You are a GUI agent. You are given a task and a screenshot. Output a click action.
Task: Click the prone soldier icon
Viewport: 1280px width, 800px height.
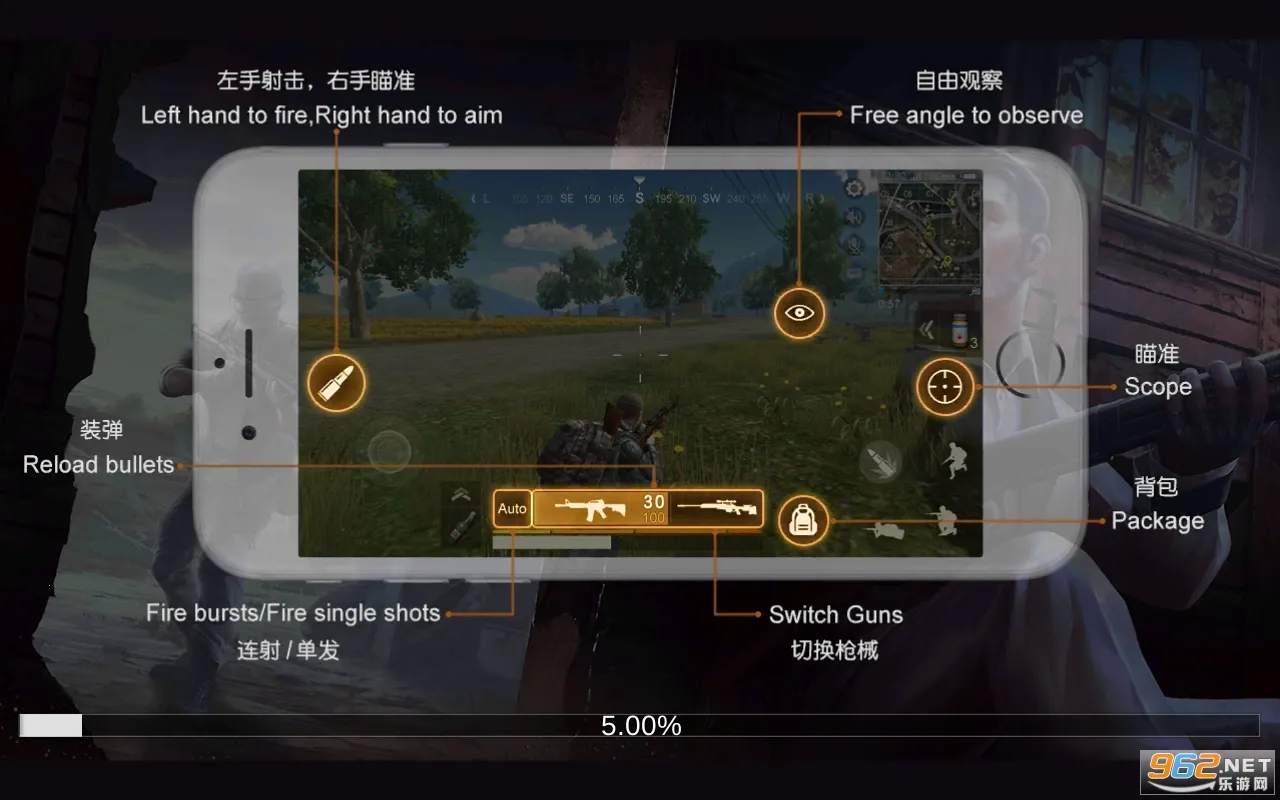point(886,530)
